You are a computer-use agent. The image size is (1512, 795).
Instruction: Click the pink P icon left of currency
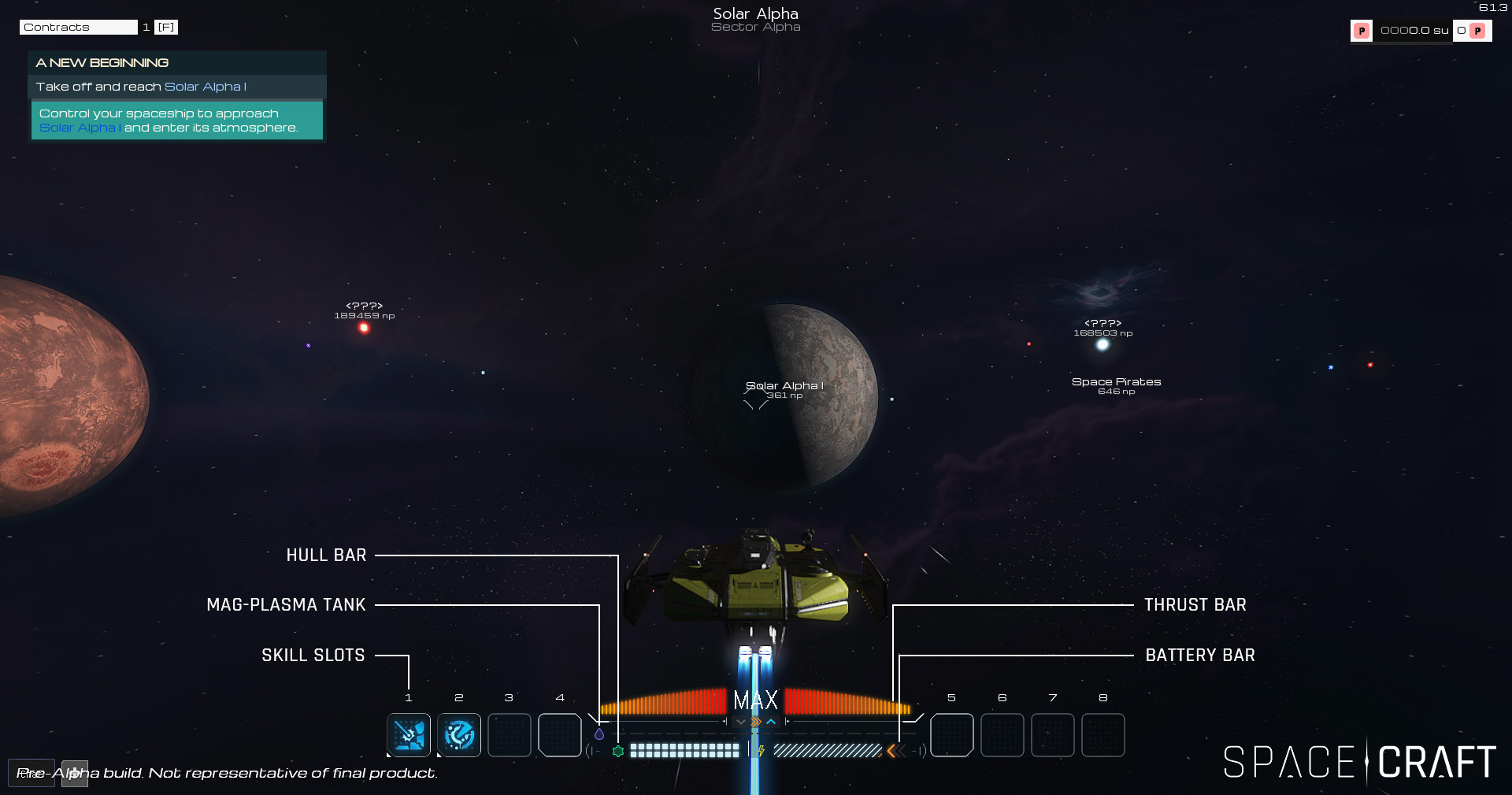(1362, 31)
